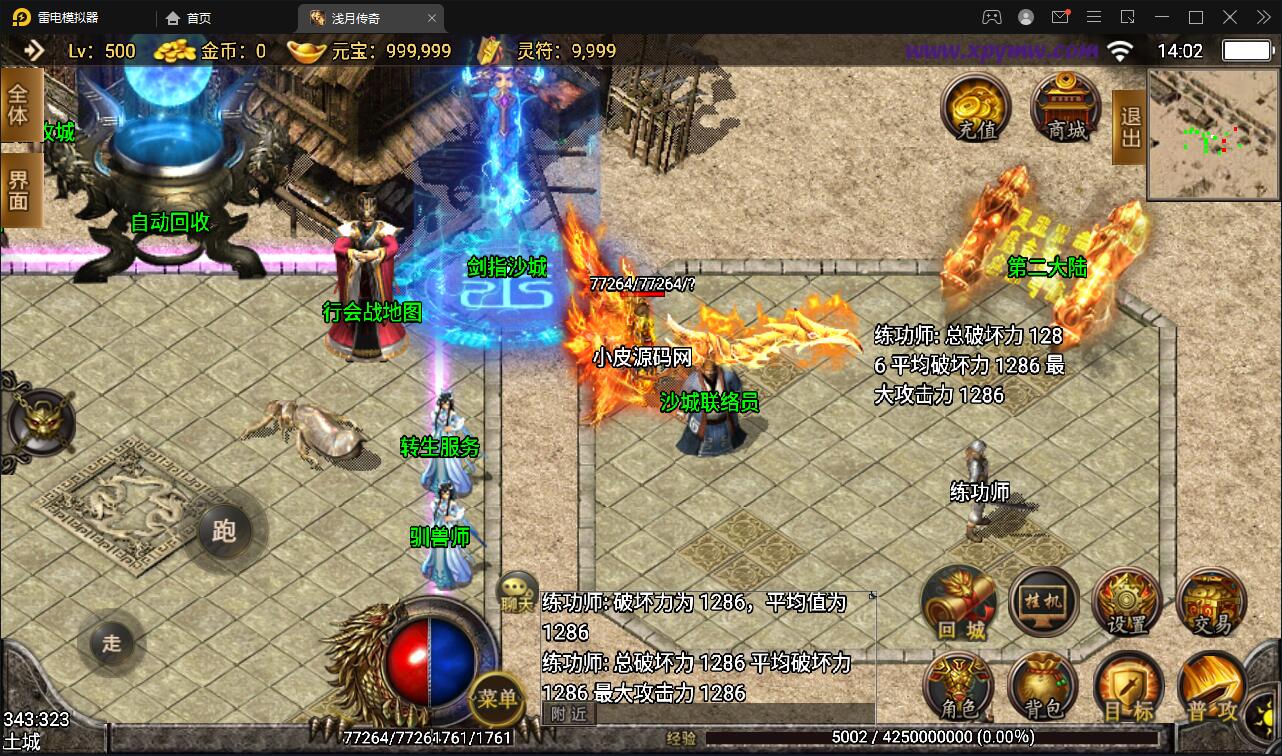Use the 回城 return-to-town button
This screenshot has height=756, width=1282.
(x=961, y=603)
